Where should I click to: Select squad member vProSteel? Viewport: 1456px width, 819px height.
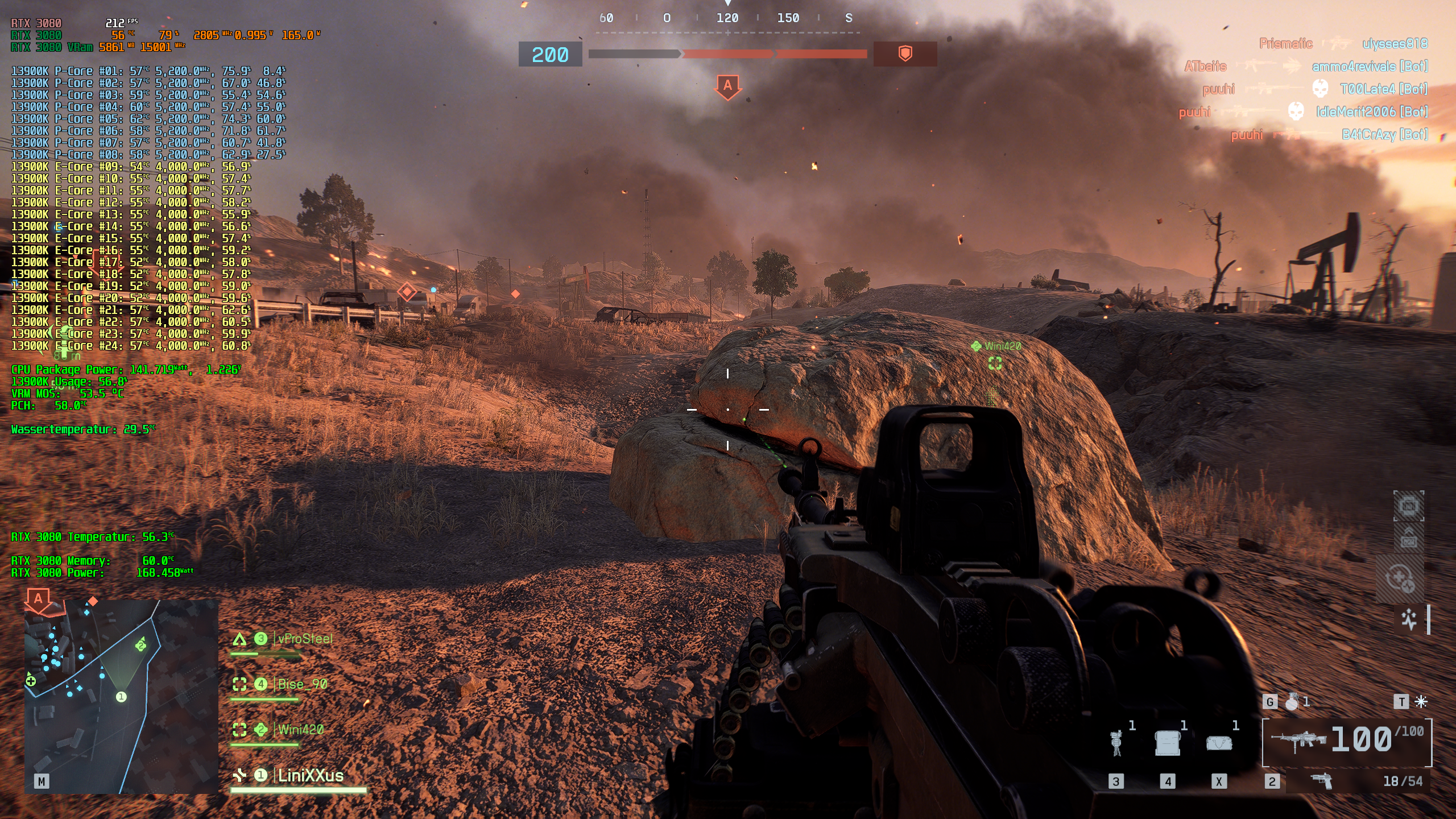coord(304,639)
